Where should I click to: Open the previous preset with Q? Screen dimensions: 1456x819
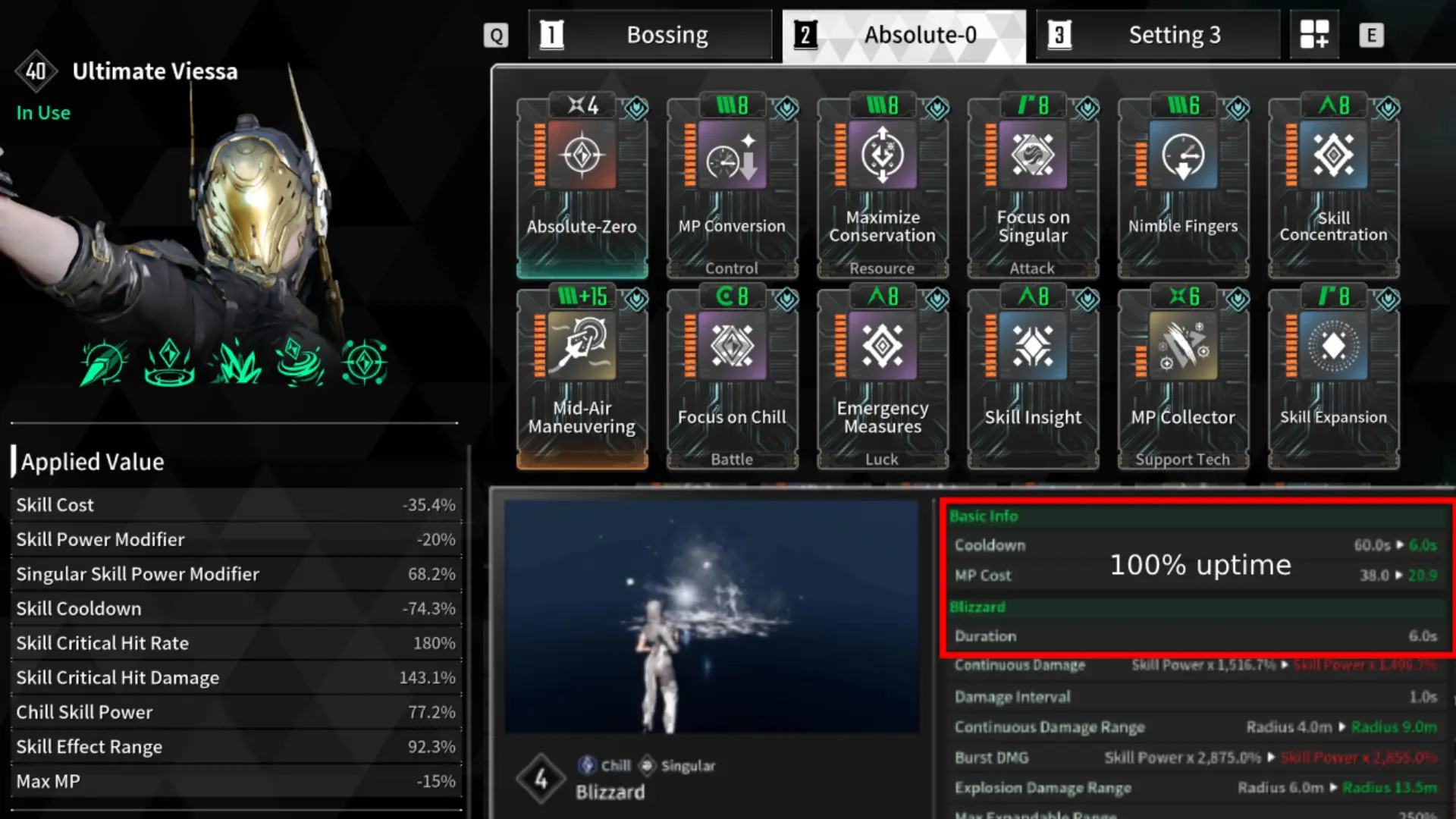(x=496, y=34)
